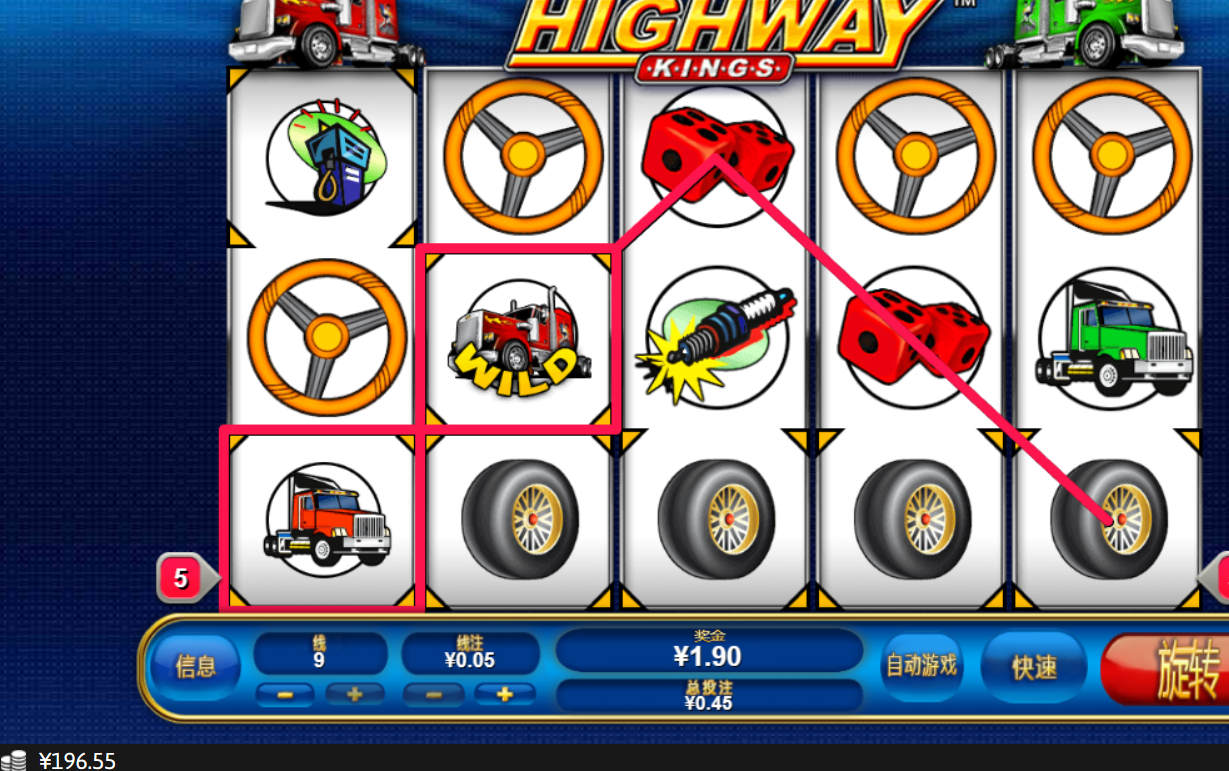Open the 信息 info panel
This screenshot has width=1229, height=771.
click(x=195, y=666)
